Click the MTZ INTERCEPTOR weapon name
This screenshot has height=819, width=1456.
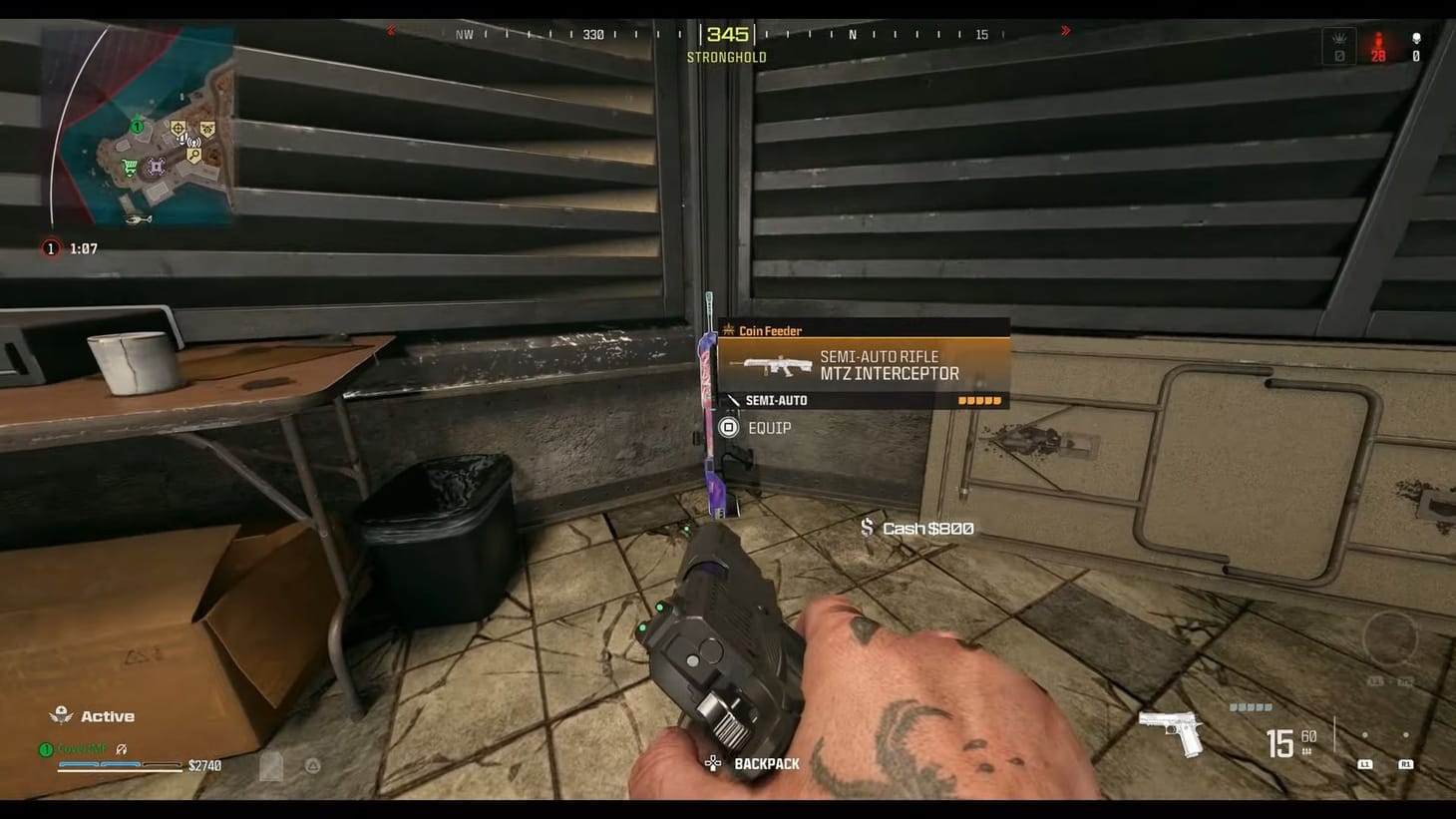click(x=888, y=373)
